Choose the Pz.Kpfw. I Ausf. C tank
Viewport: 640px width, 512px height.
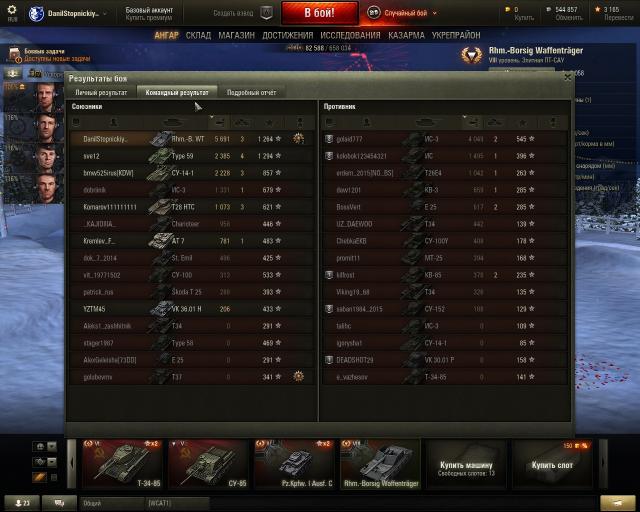[x=293, y=464]
